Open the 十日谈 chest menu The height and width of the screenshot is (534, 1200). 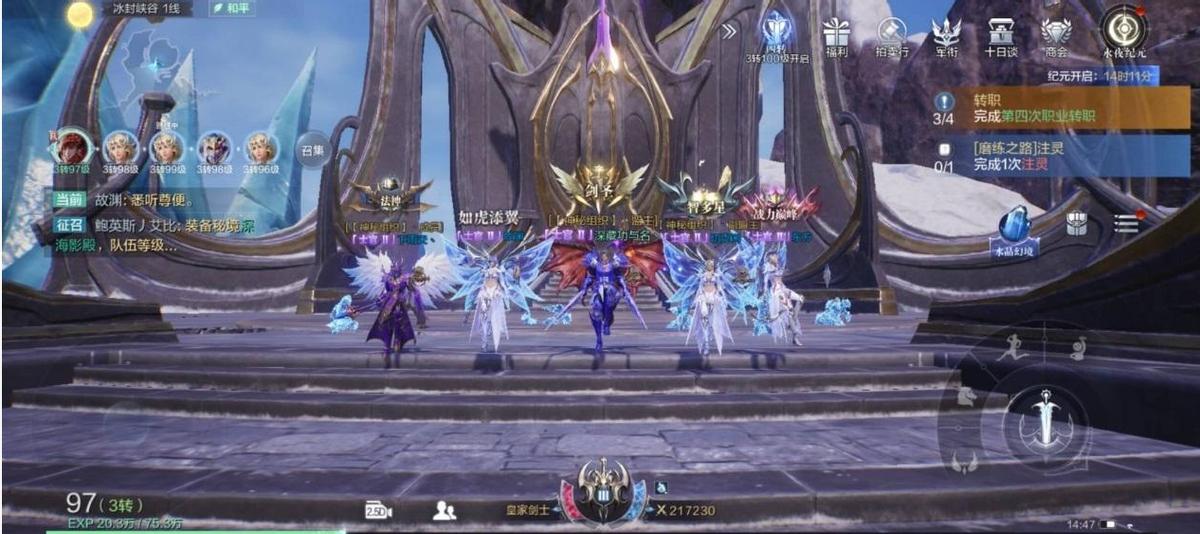coord(1000,36)
